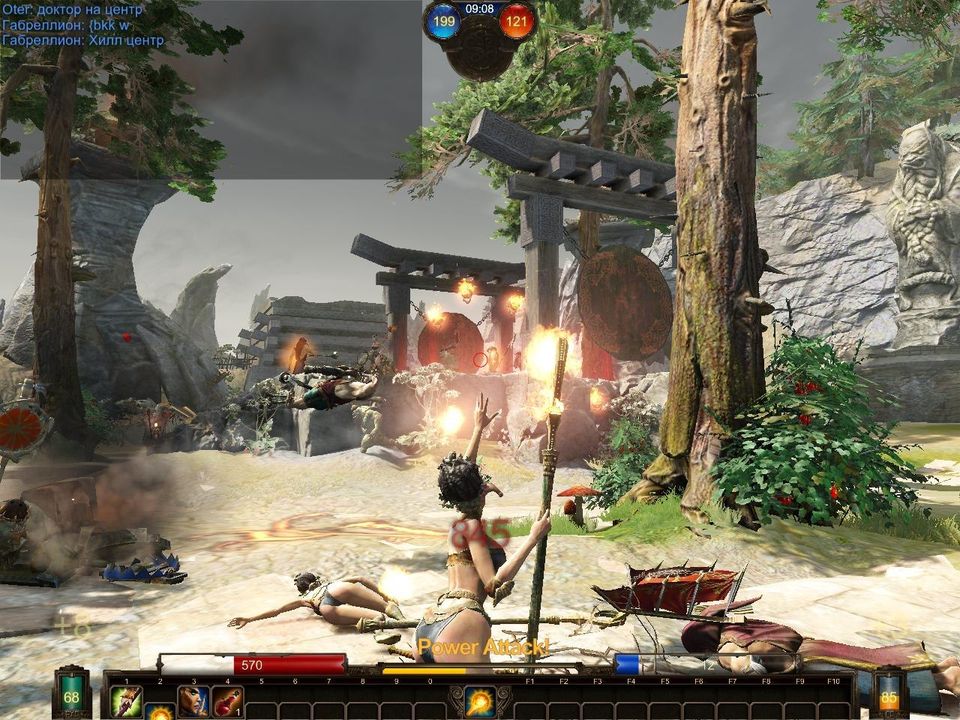Use the red potion in slot 4
Screen dimensions: 960x720
point(227,699)
